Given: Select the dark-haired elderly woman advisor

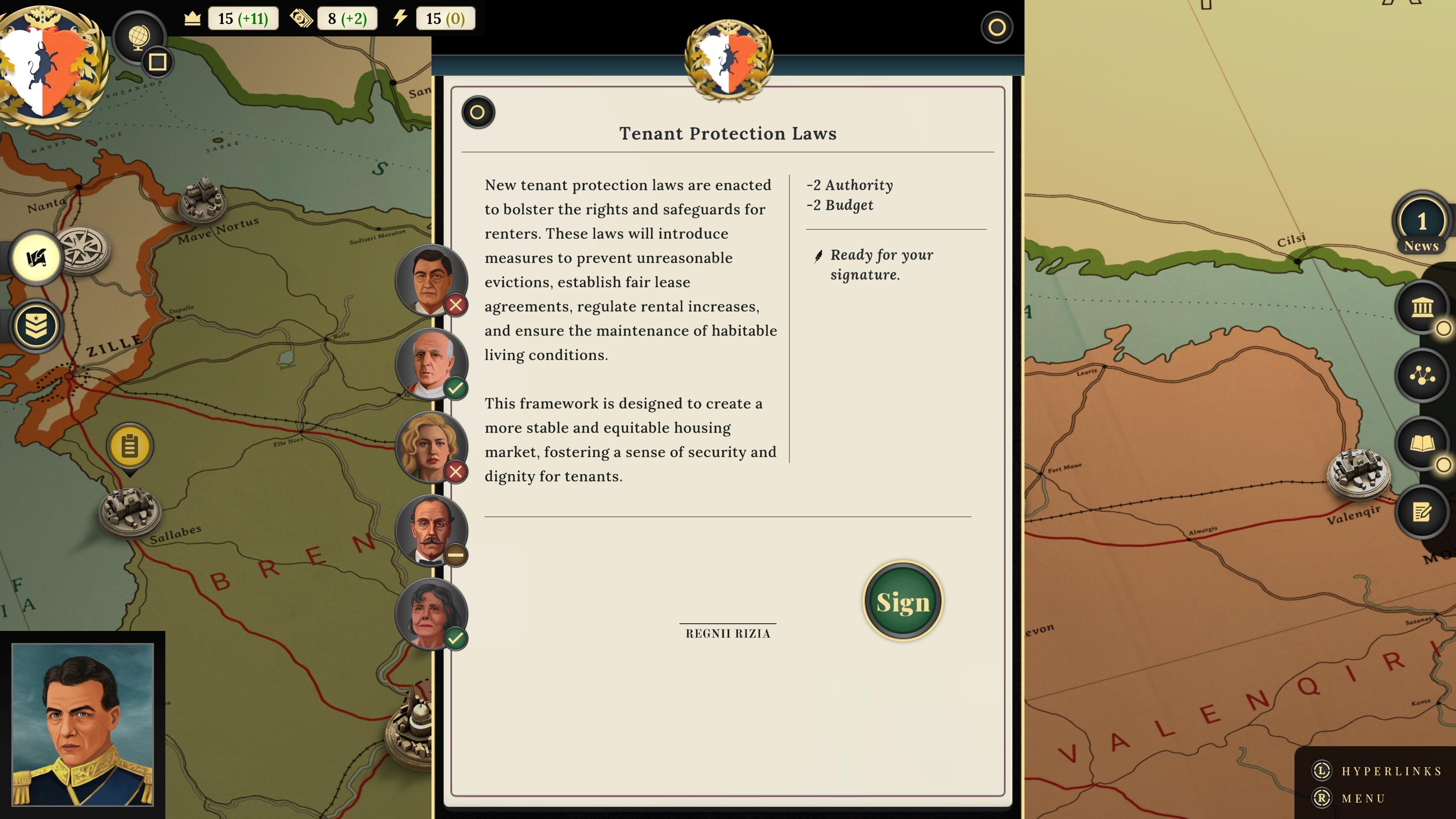Looking at the screenshot, I should point(431,613).
